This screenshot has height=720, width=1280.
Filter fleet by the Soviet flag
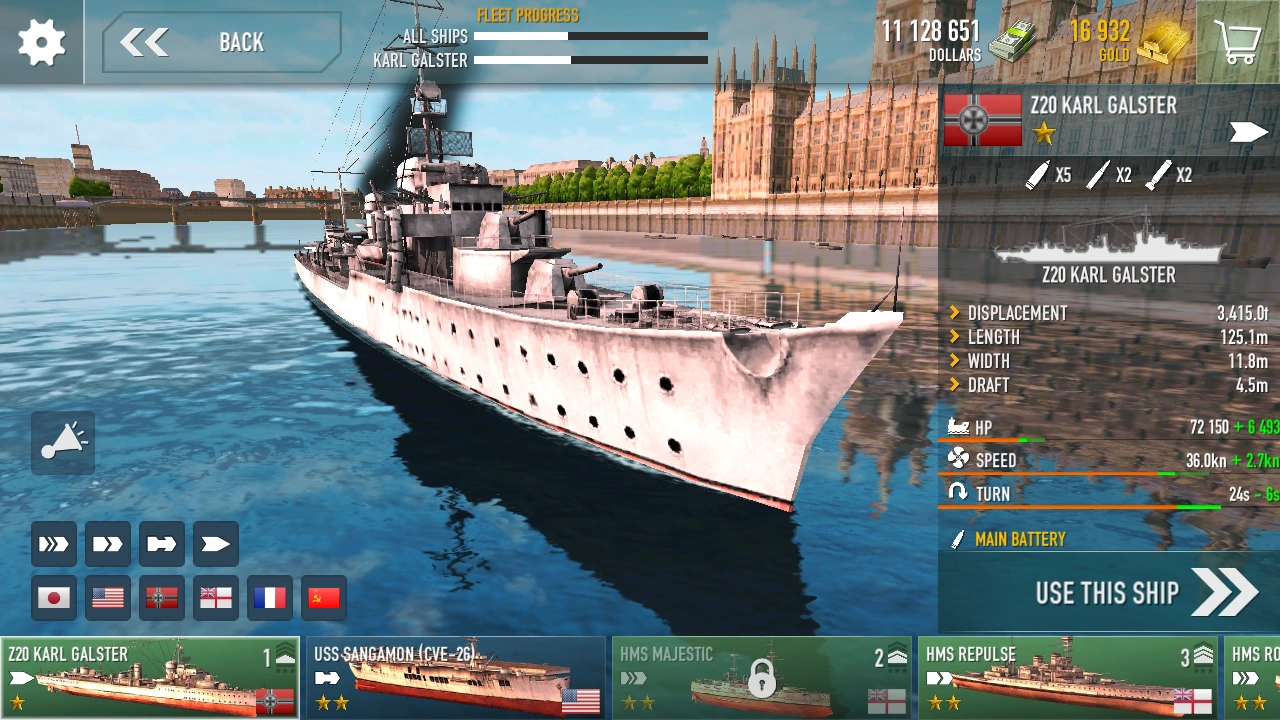click(x=323, y=597)
